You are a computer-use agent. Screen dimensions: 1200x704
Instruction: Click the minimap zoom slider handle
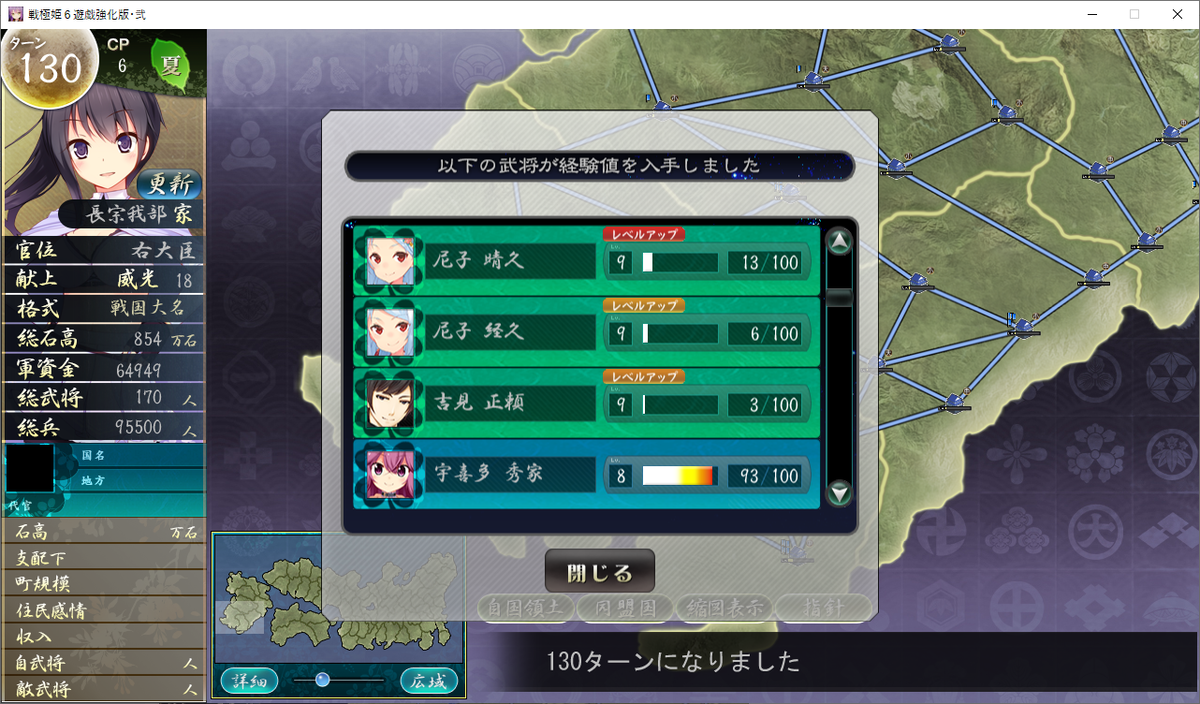click(x=322, y=680)
